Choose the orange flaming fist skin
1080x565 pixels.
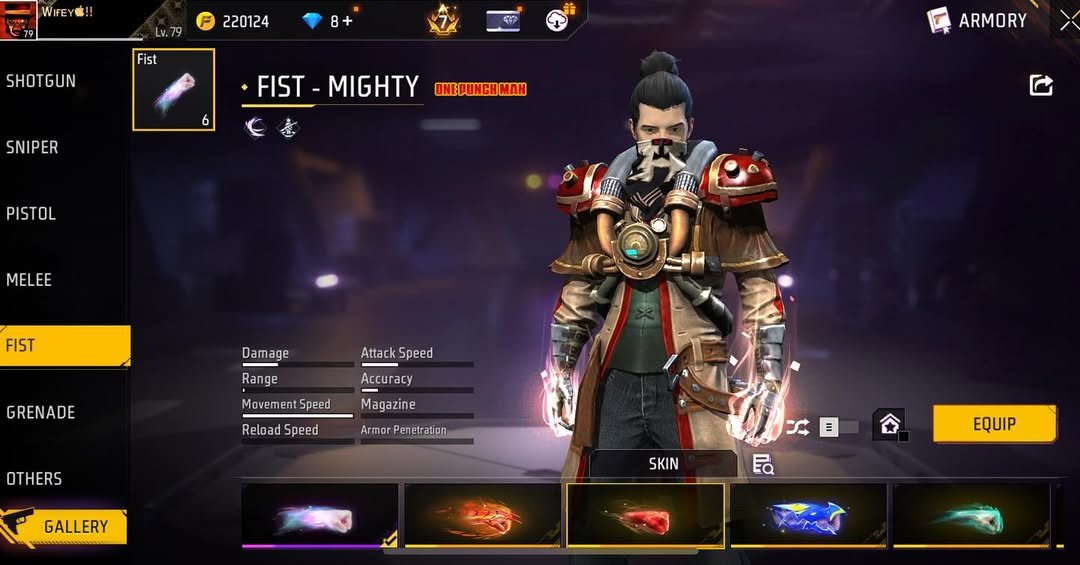click(482, 516)
